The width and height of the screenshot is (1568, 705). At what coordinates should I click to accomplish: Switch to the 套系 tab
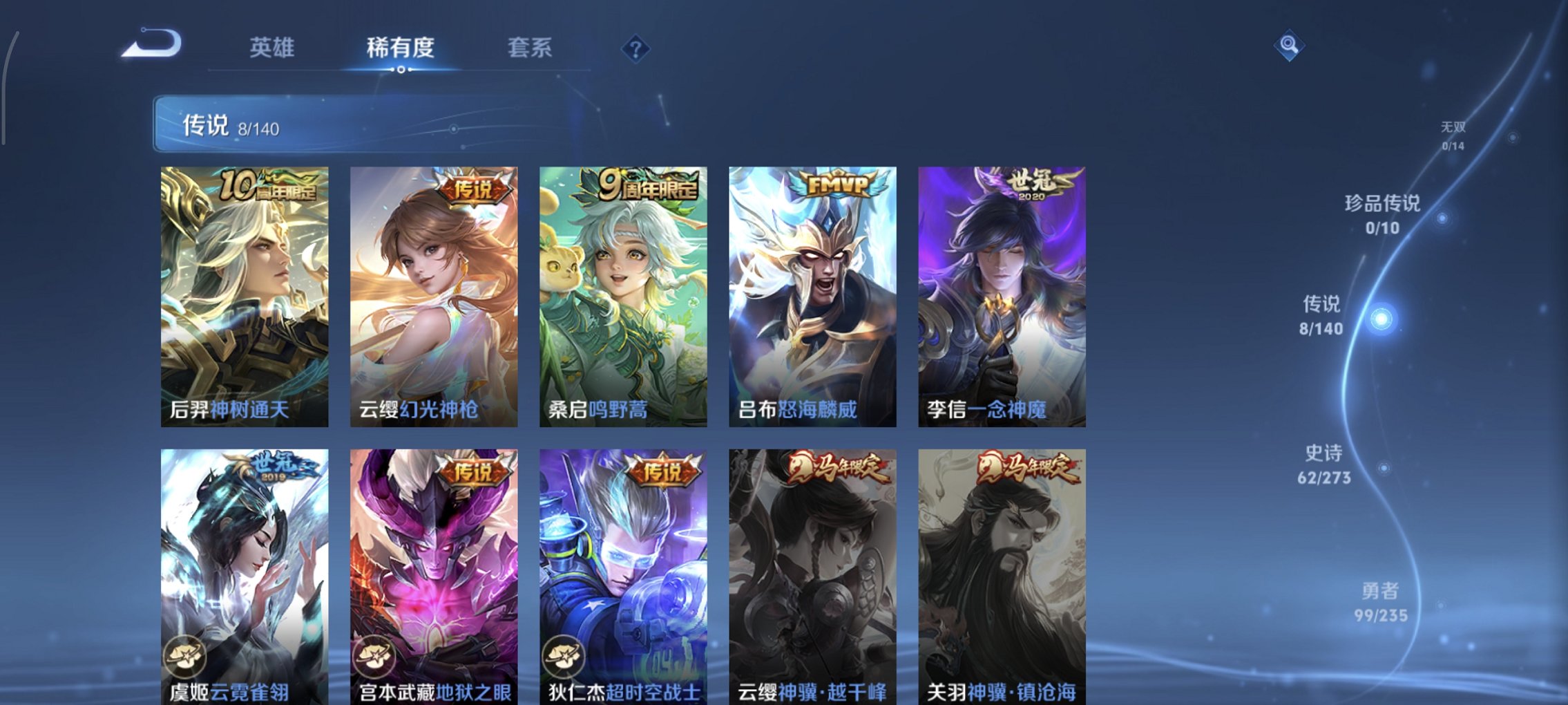529,47
